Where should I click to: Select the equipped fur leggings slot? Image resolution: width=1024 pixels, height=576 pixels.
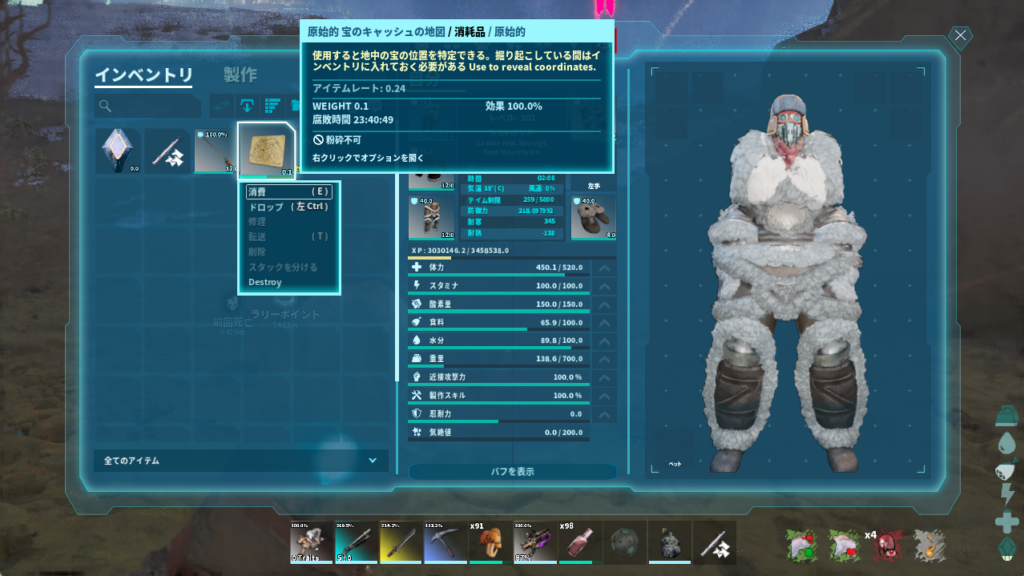click(430, 217)
